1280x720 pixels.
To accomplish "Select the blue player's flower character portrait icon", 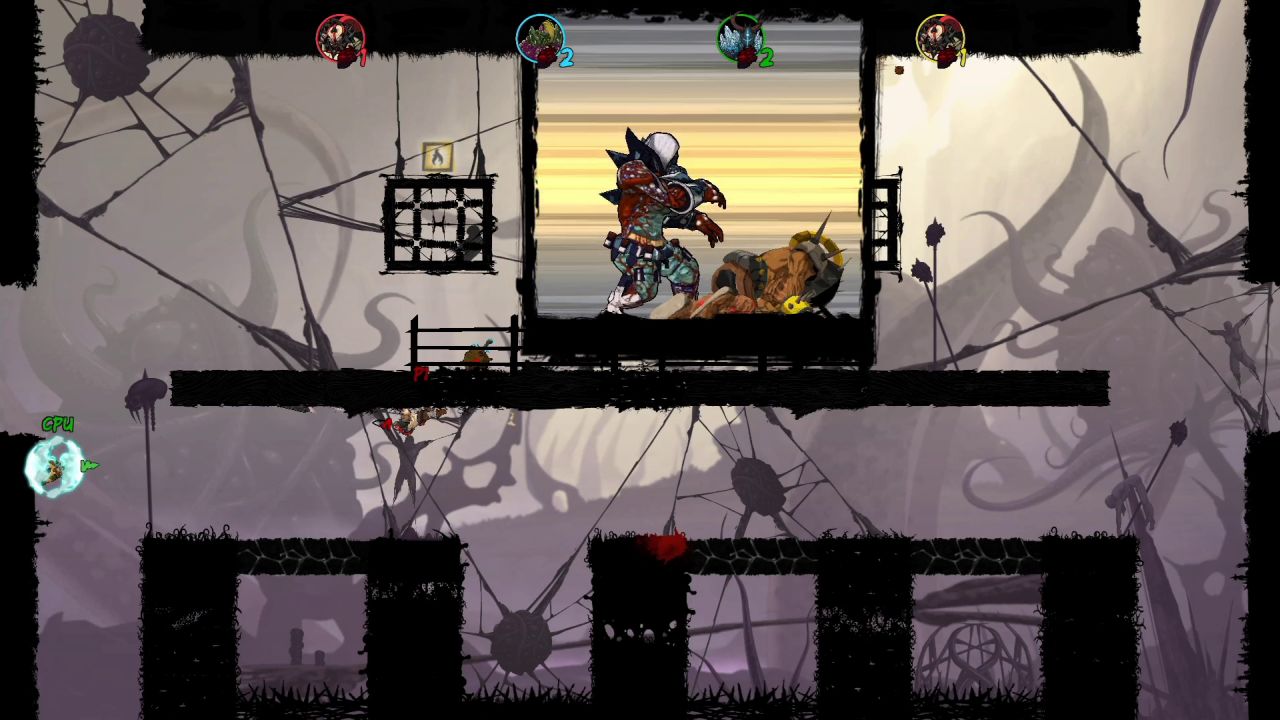I will click(x=540, y=38).
